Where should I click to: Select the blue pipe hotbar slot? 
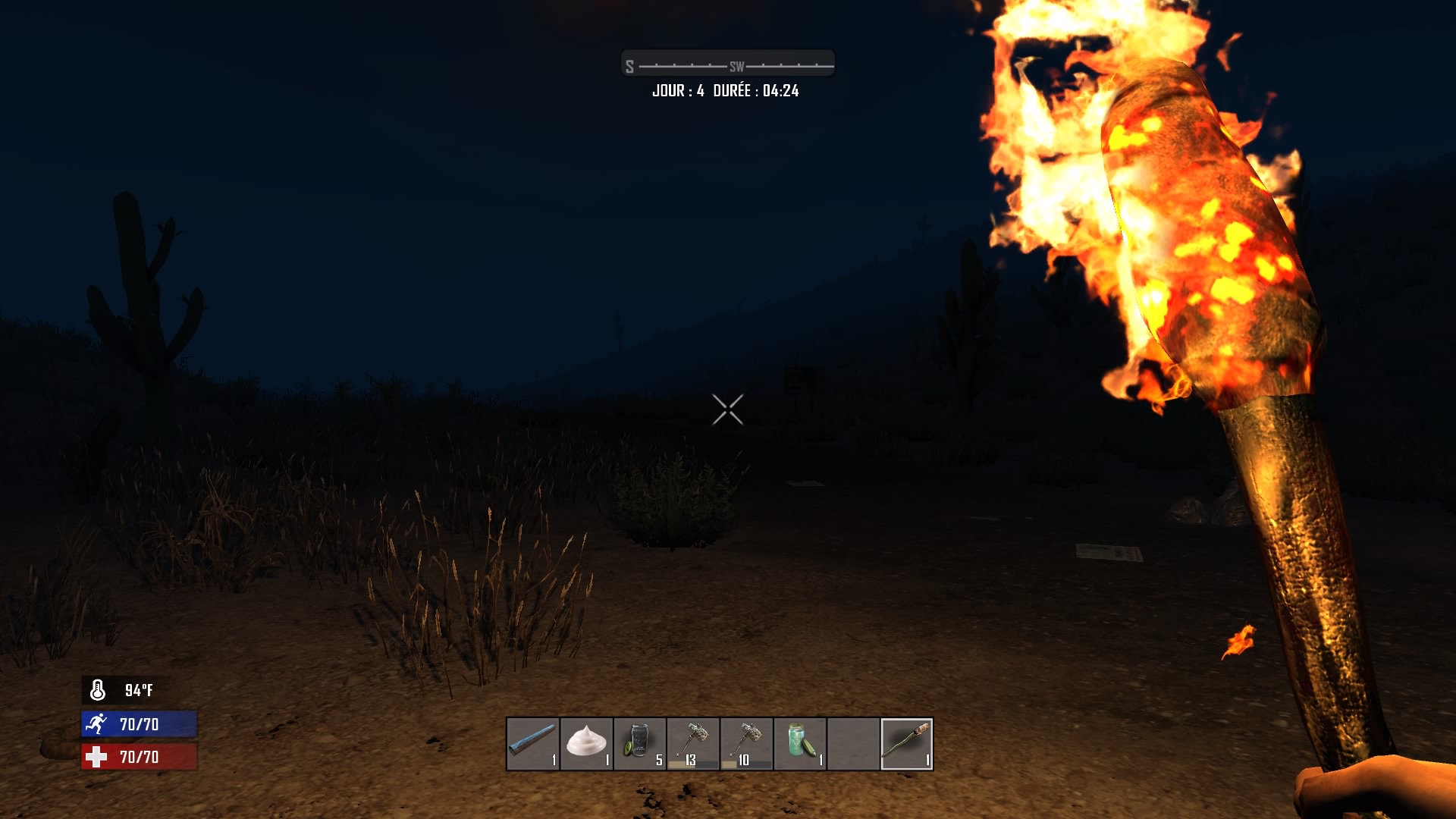533,743
